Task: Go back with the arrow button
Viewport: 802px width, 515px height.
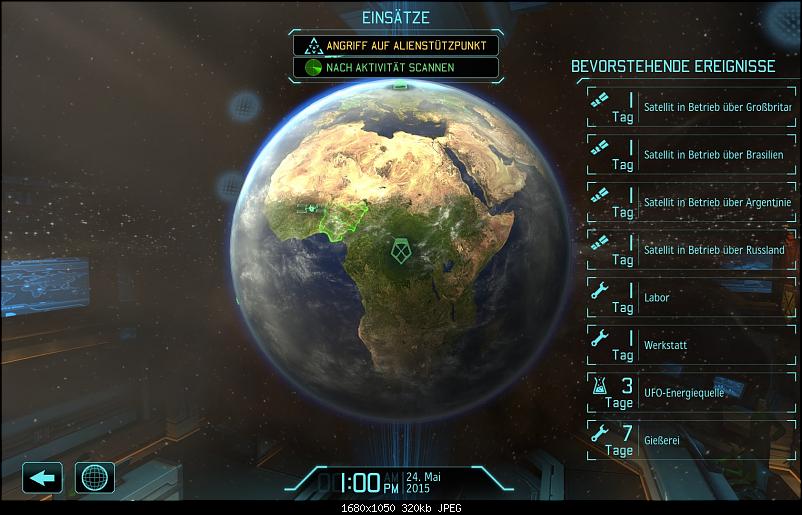Action: [x=42, y=477]
